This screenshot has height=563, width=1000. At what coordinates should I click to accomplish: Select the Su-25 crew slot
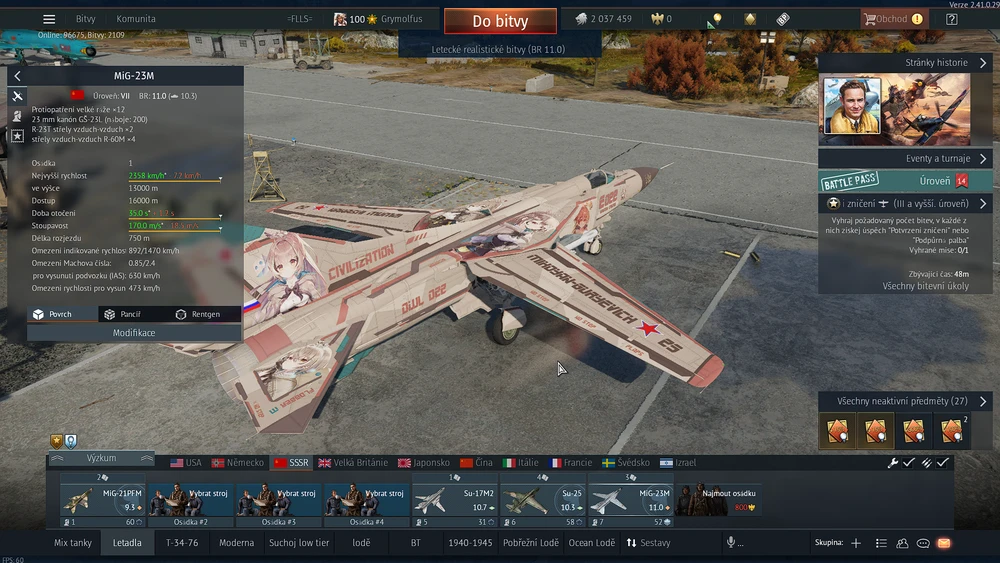pyautogui.click(x=543, y=500)
